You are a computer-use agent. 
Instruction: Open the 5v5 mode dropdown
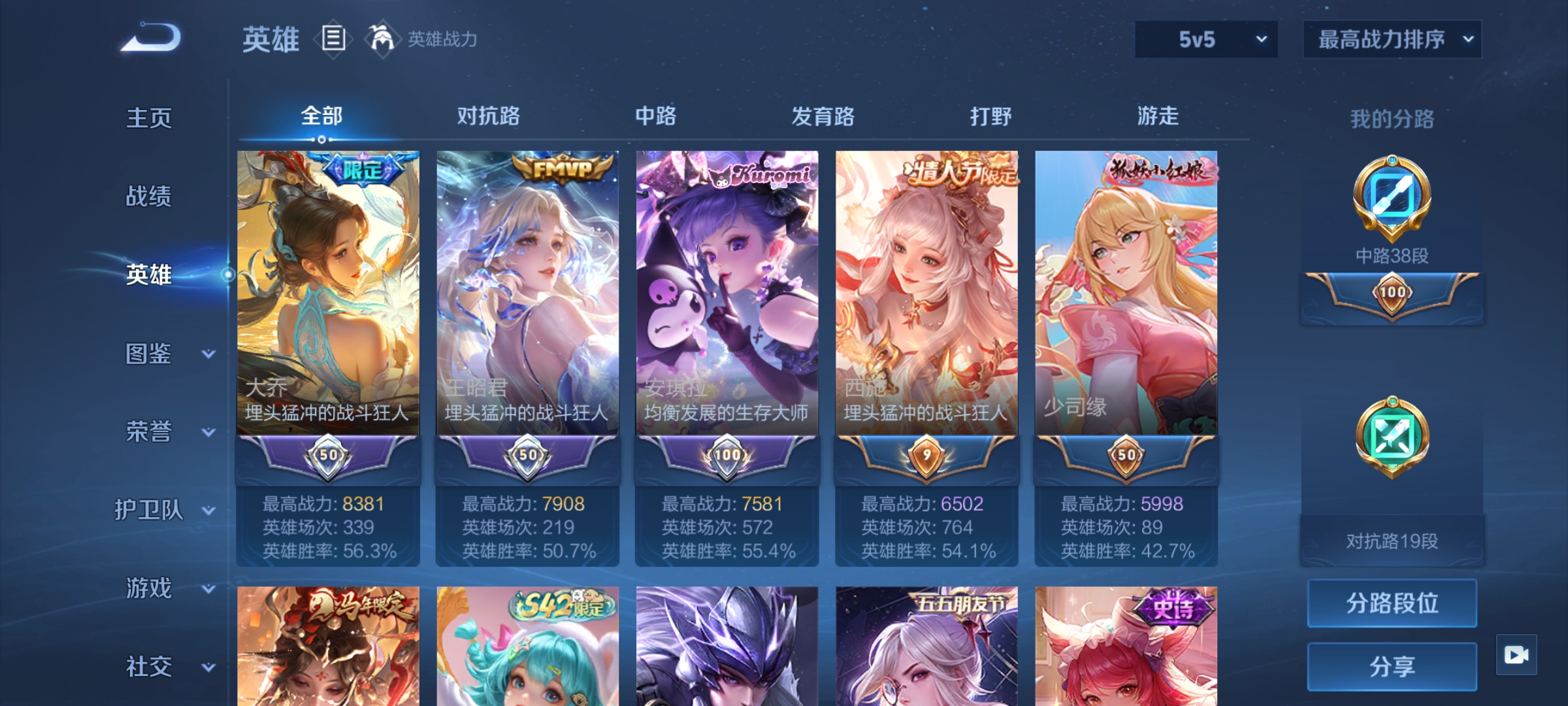pos(1205,39)
